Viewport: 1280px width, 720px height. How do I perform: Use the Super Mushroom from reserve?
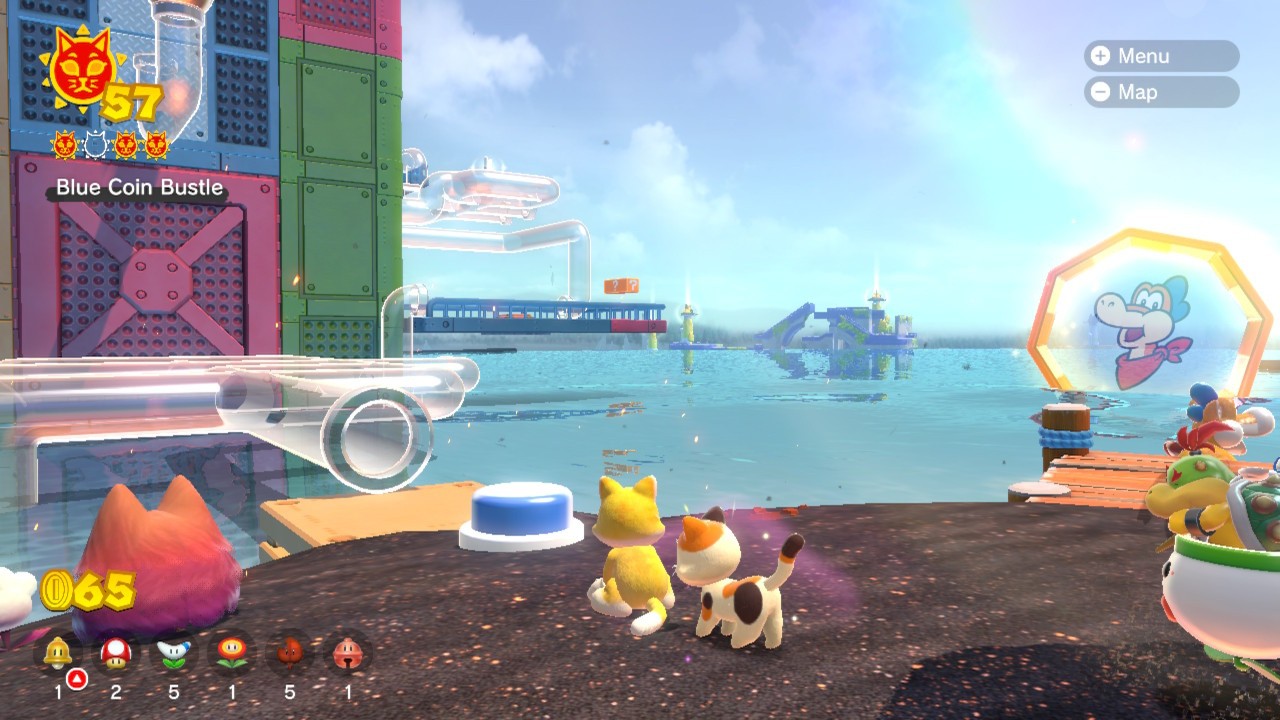pyautogui.click(x=116, y=654)
